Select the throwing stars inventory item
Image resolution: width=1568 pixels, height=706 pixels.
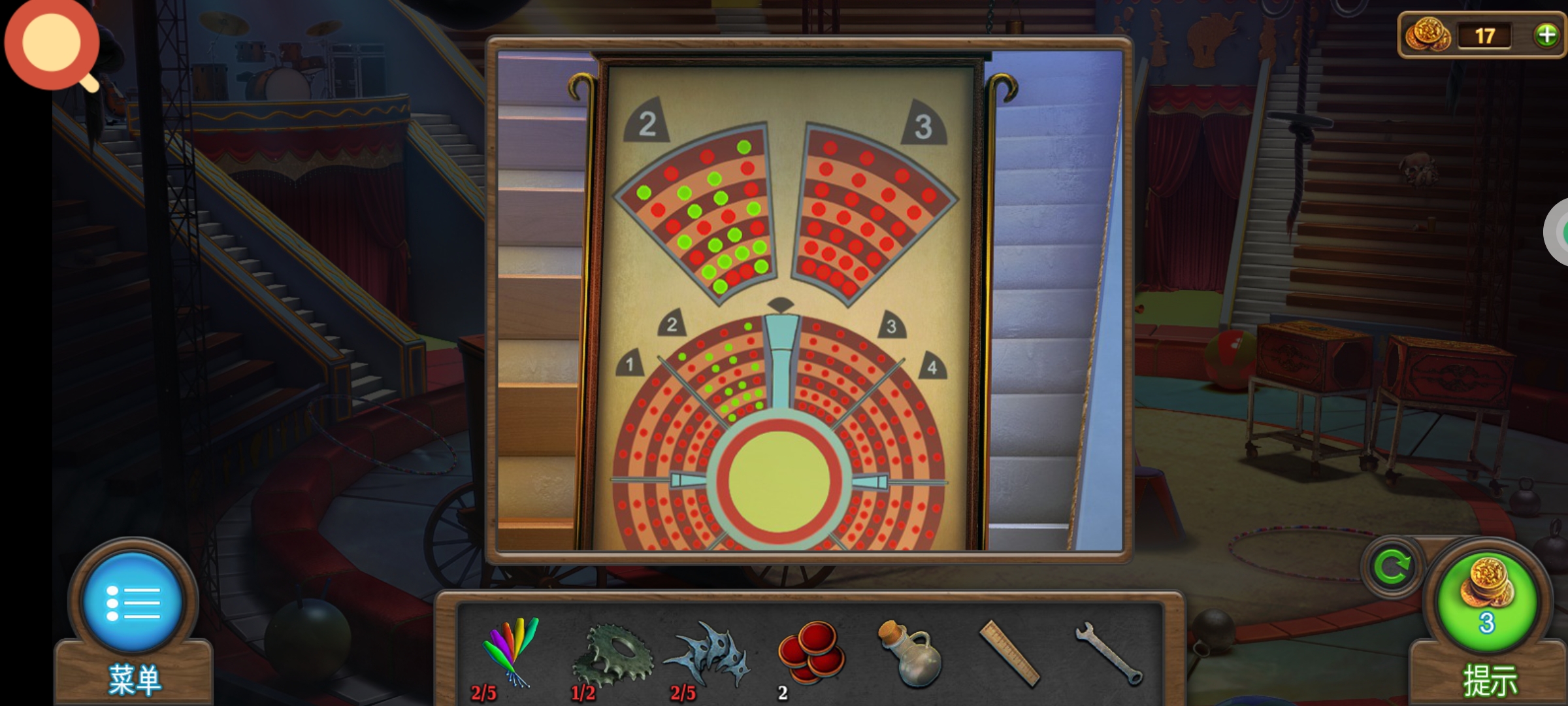click(708, 654)
